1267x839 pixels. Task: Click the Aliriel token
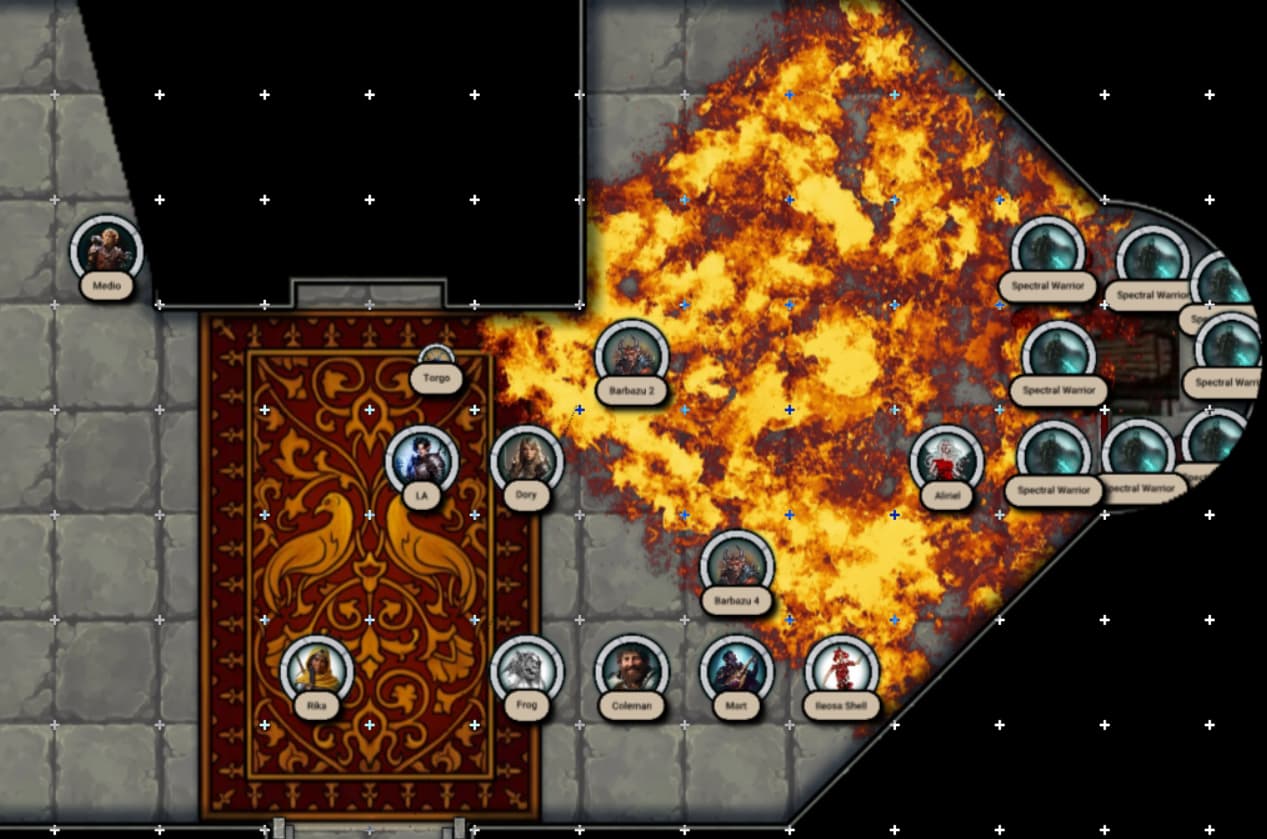point(946,461)
